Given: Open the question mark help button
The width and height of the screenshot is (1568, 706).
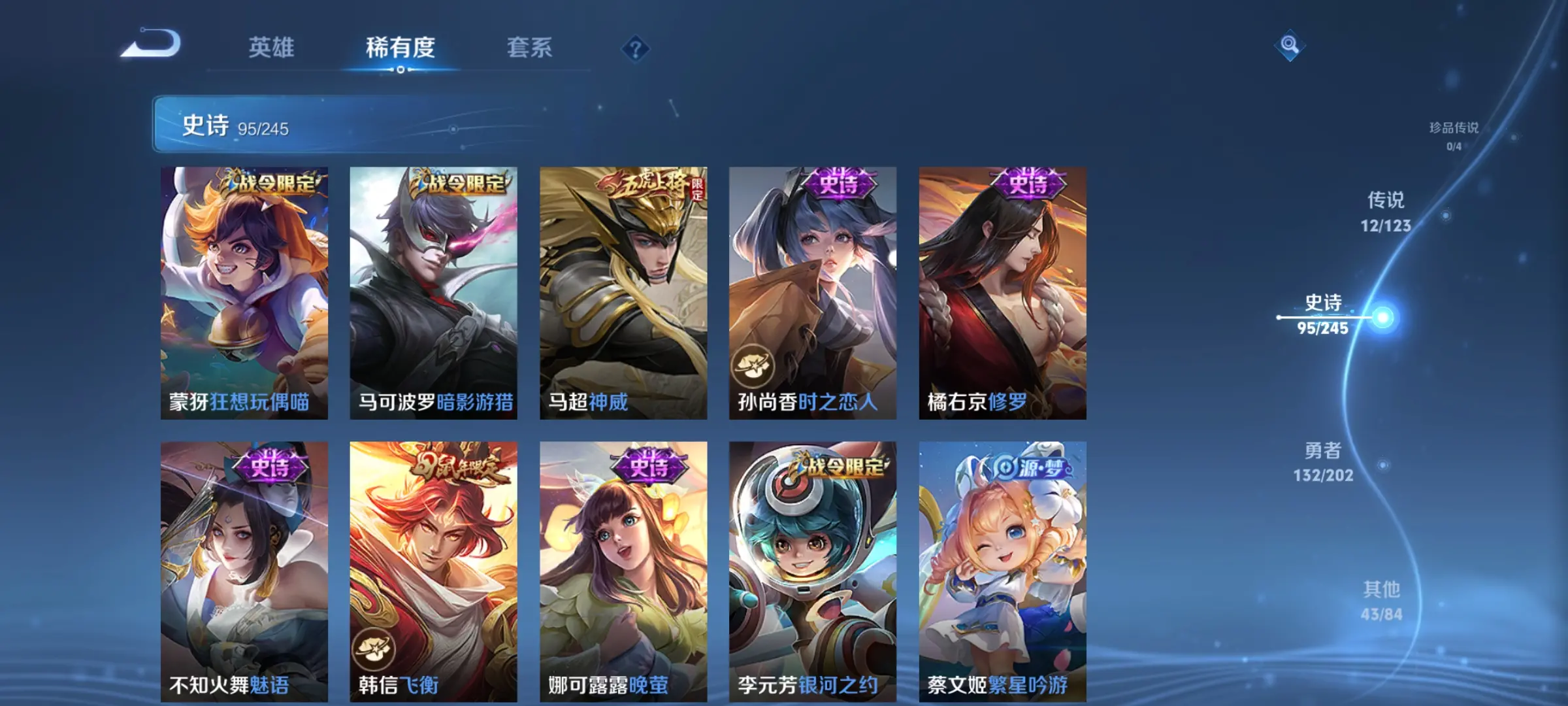Looking at the screenshot, I should (x=635, y=48).
